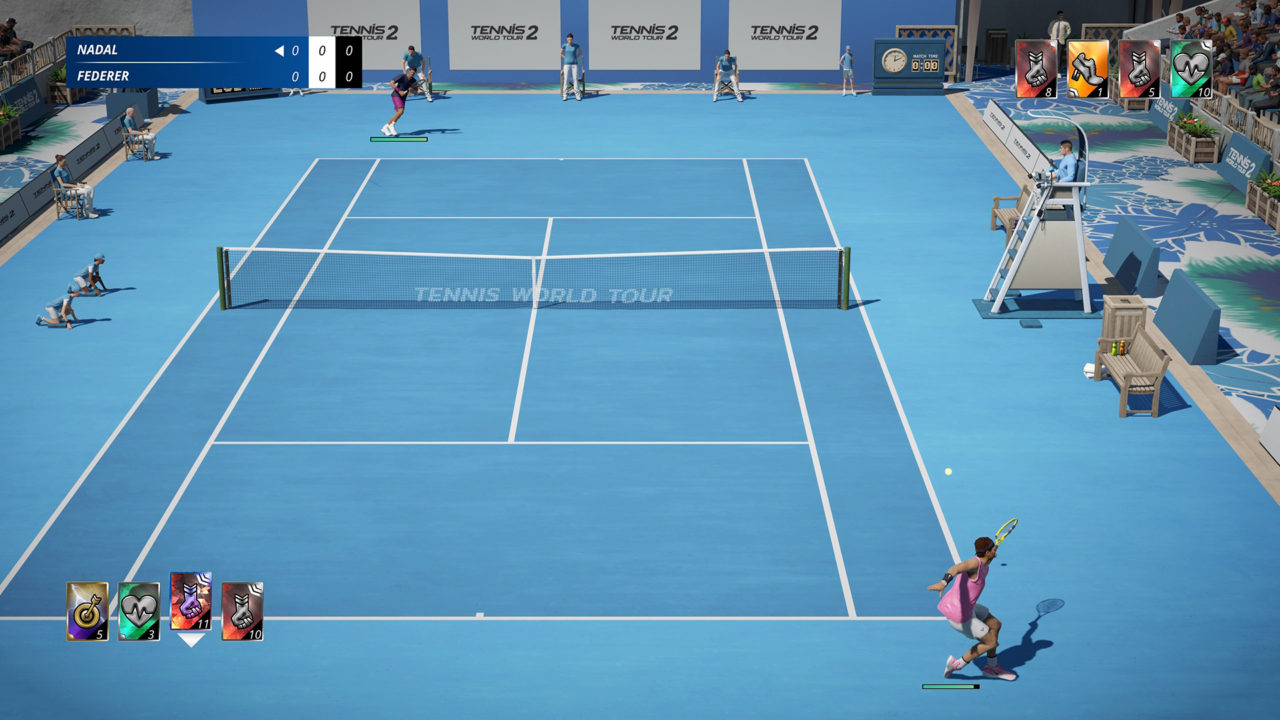The width and height of the screenshot is (1280, 720).
Task: Click the opponent's red fist card numbered 8
Action: 1036,69
